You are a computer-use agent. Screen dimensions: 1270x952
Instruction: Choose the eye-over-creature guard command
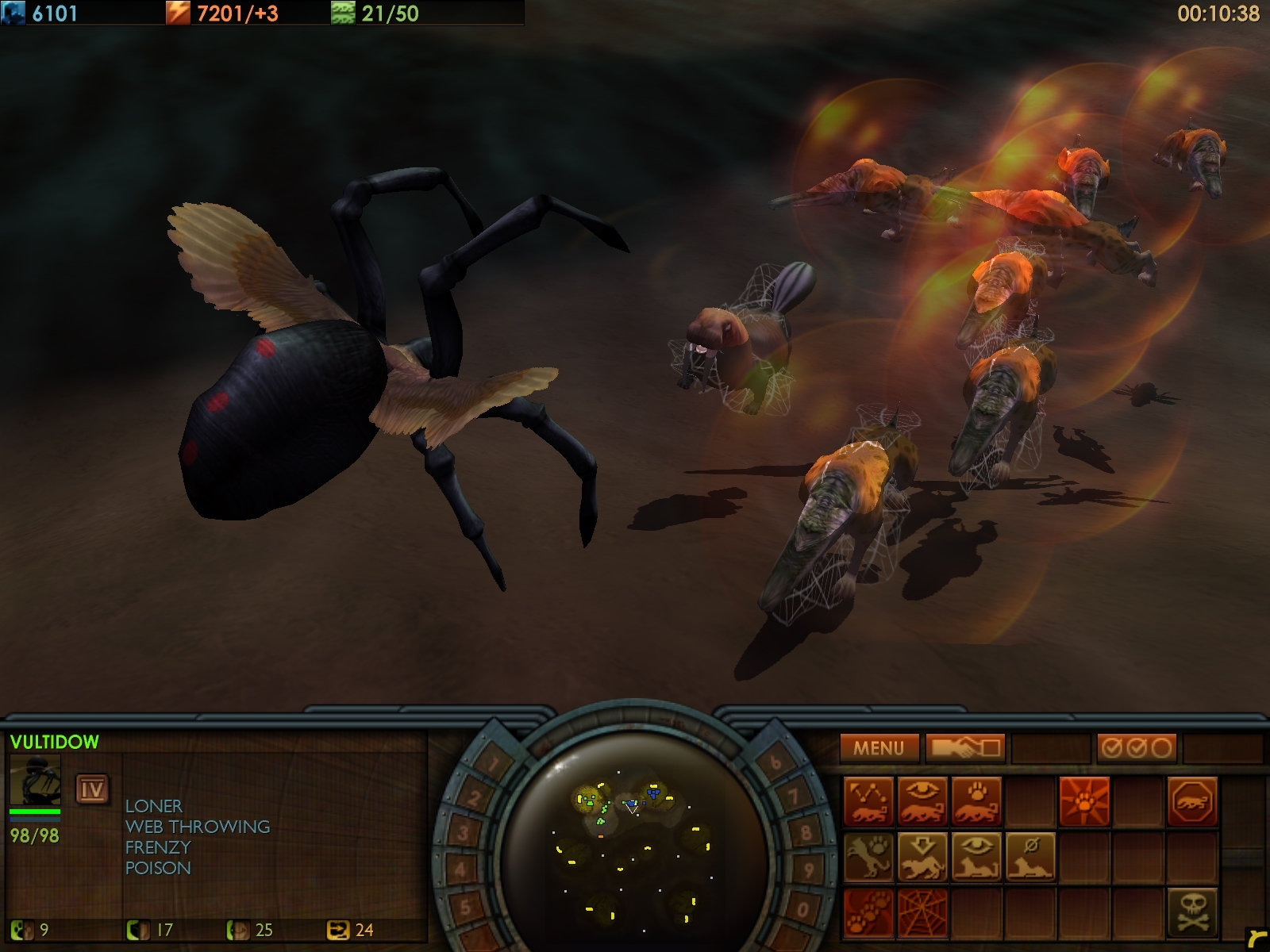coord(922,802)
